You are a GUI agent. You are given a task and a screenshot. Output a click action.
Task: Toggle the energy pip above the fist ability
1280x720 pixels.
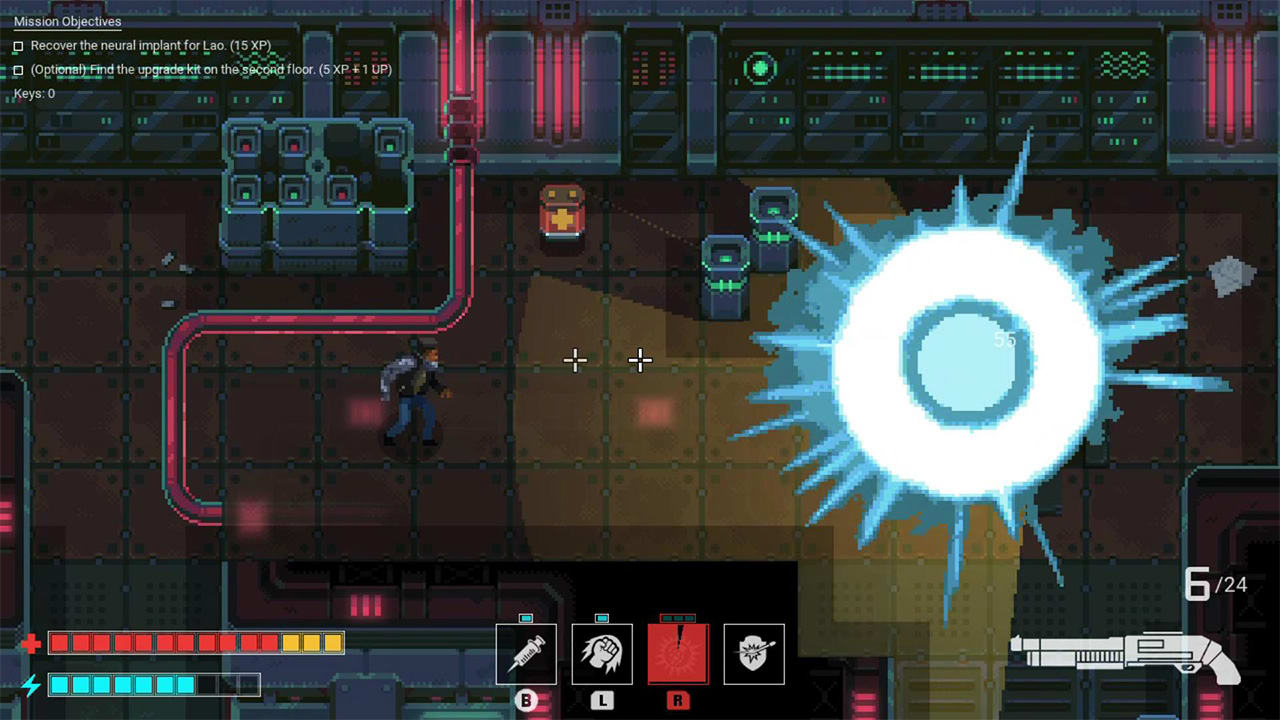click(601, 620)
